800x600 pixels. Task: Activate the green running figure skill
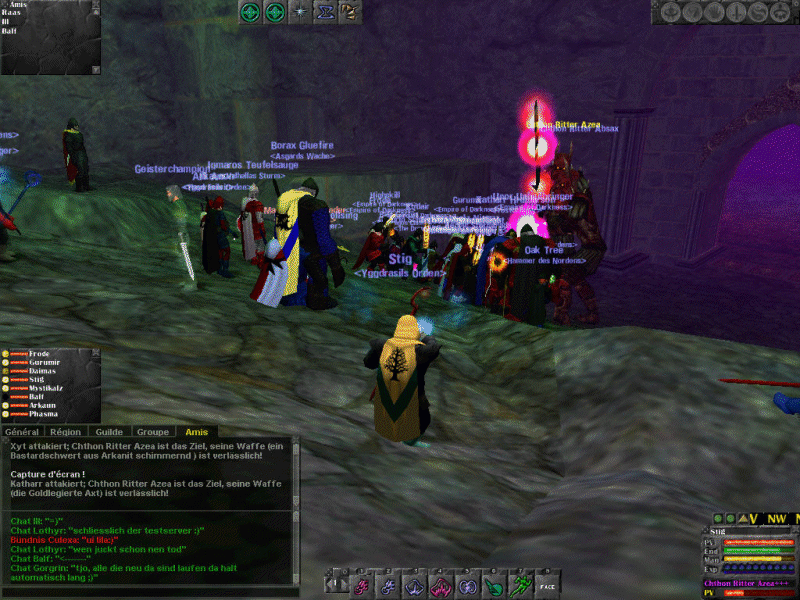pyautogui.click(x=520, y=582)
